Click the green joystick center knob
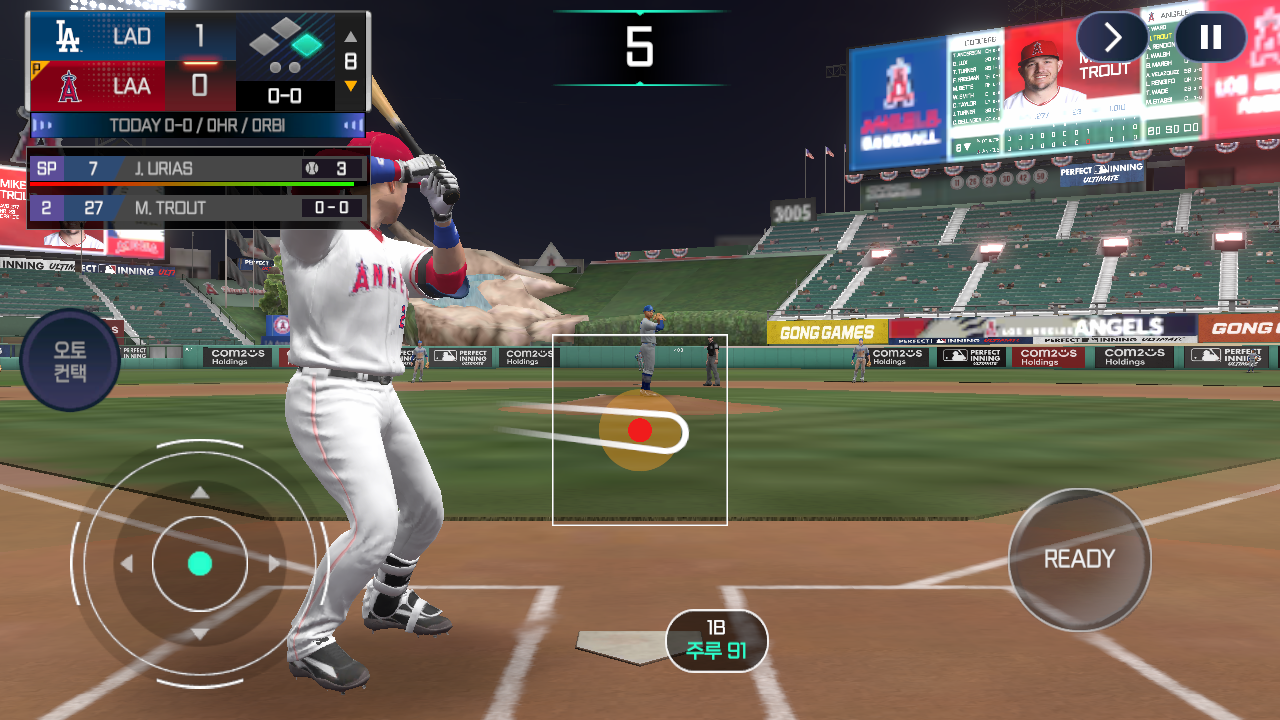The width and height of the screenshot is (1280, 720). pyautogui.click(x=200, y=564)
